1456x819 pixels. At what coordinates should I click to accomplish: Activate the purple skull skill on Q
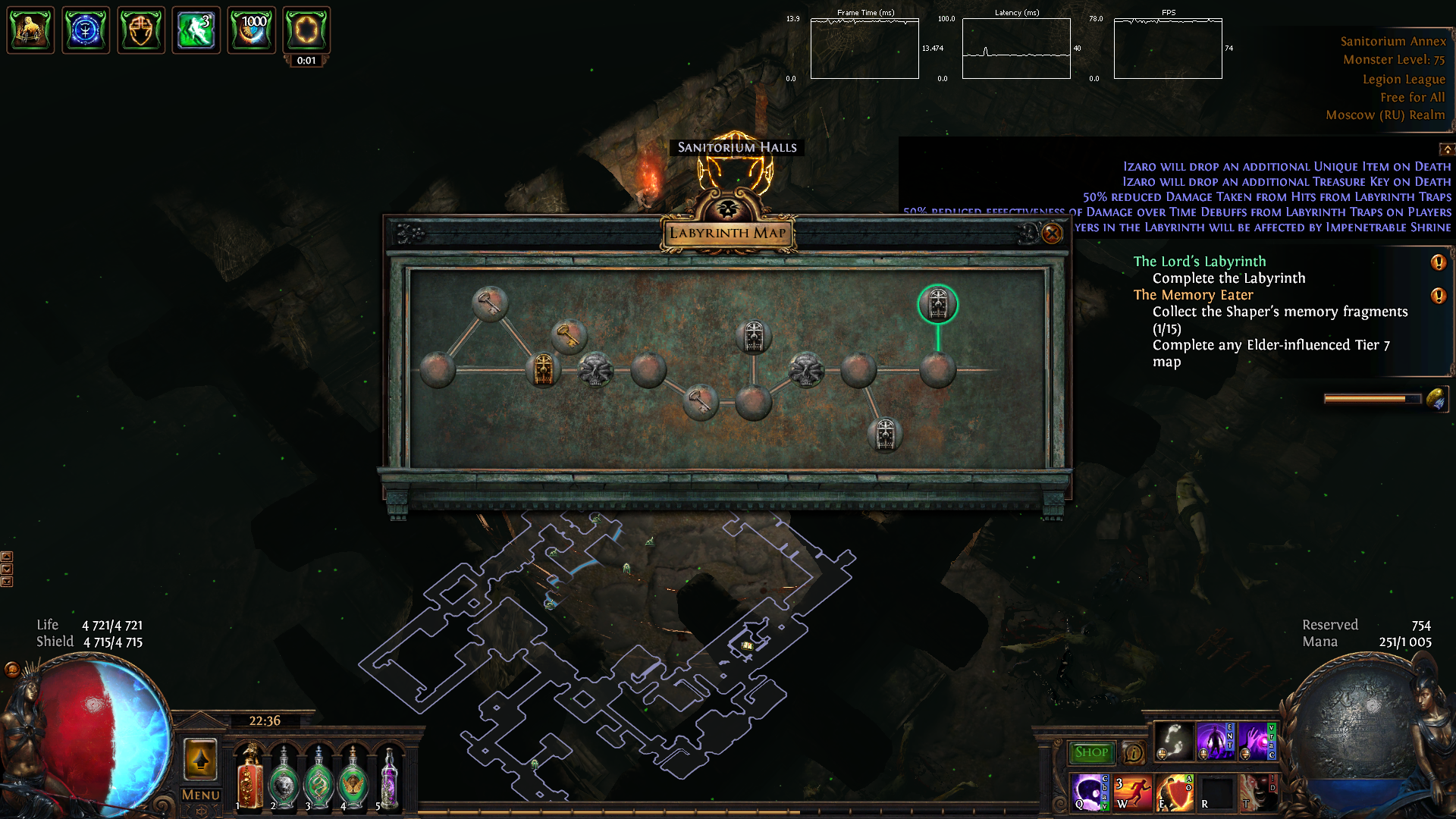pyautogui.click(x=1090, y=792)
